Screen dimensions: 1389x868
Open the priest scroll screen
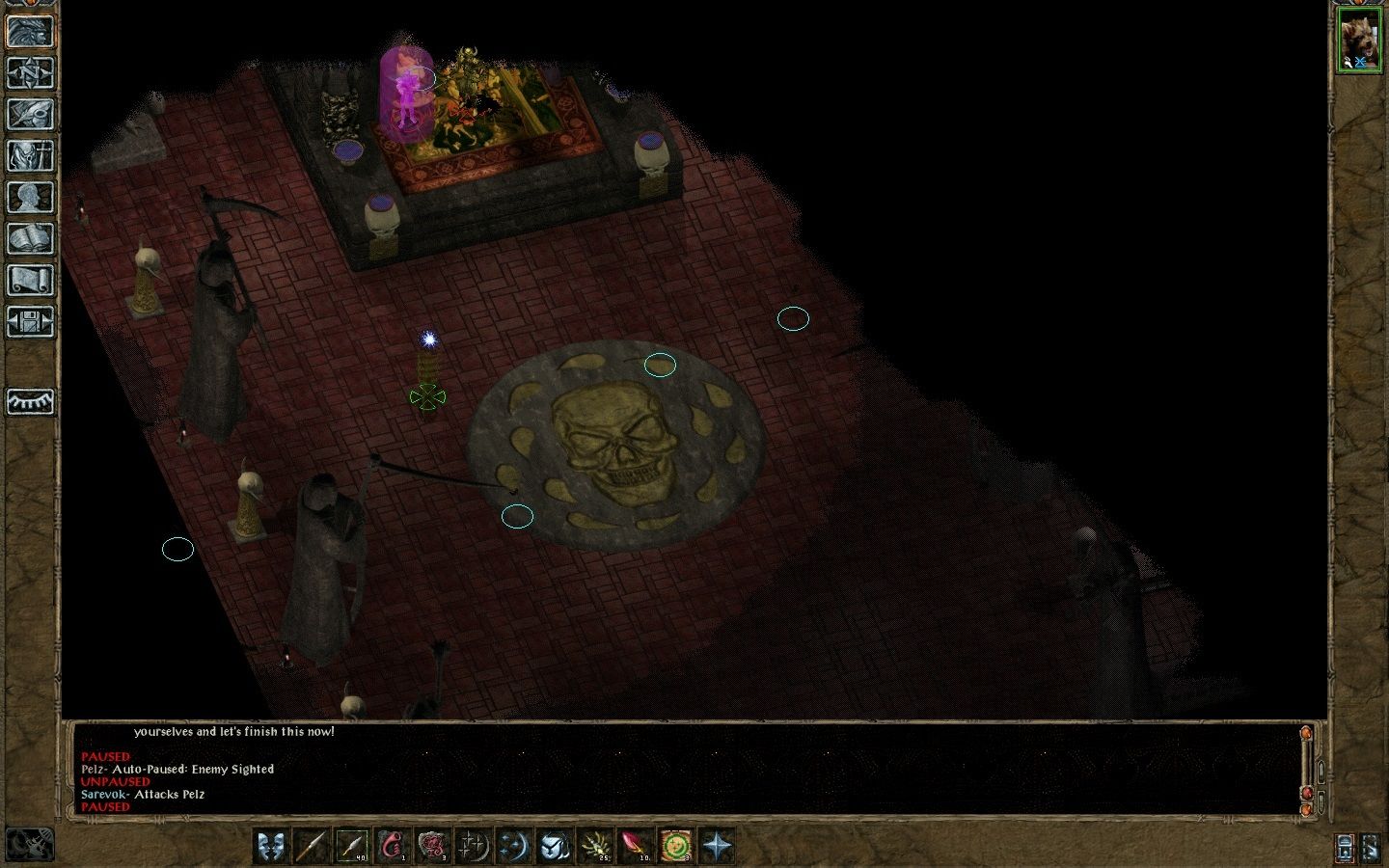click(30, 280)
